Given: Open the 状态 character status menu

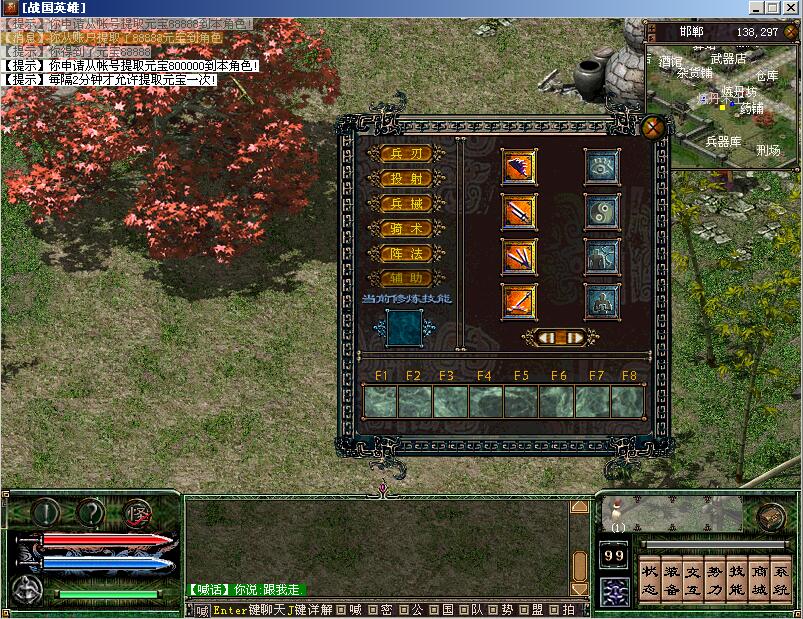Looking at the screenshot, I should point(649,582).
